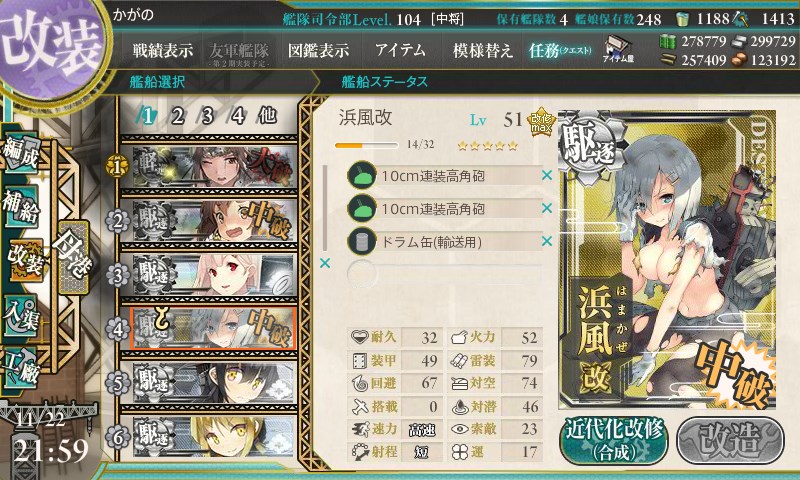
Task: Switch to fleet tab 4
Action: (x=238, y=115)
